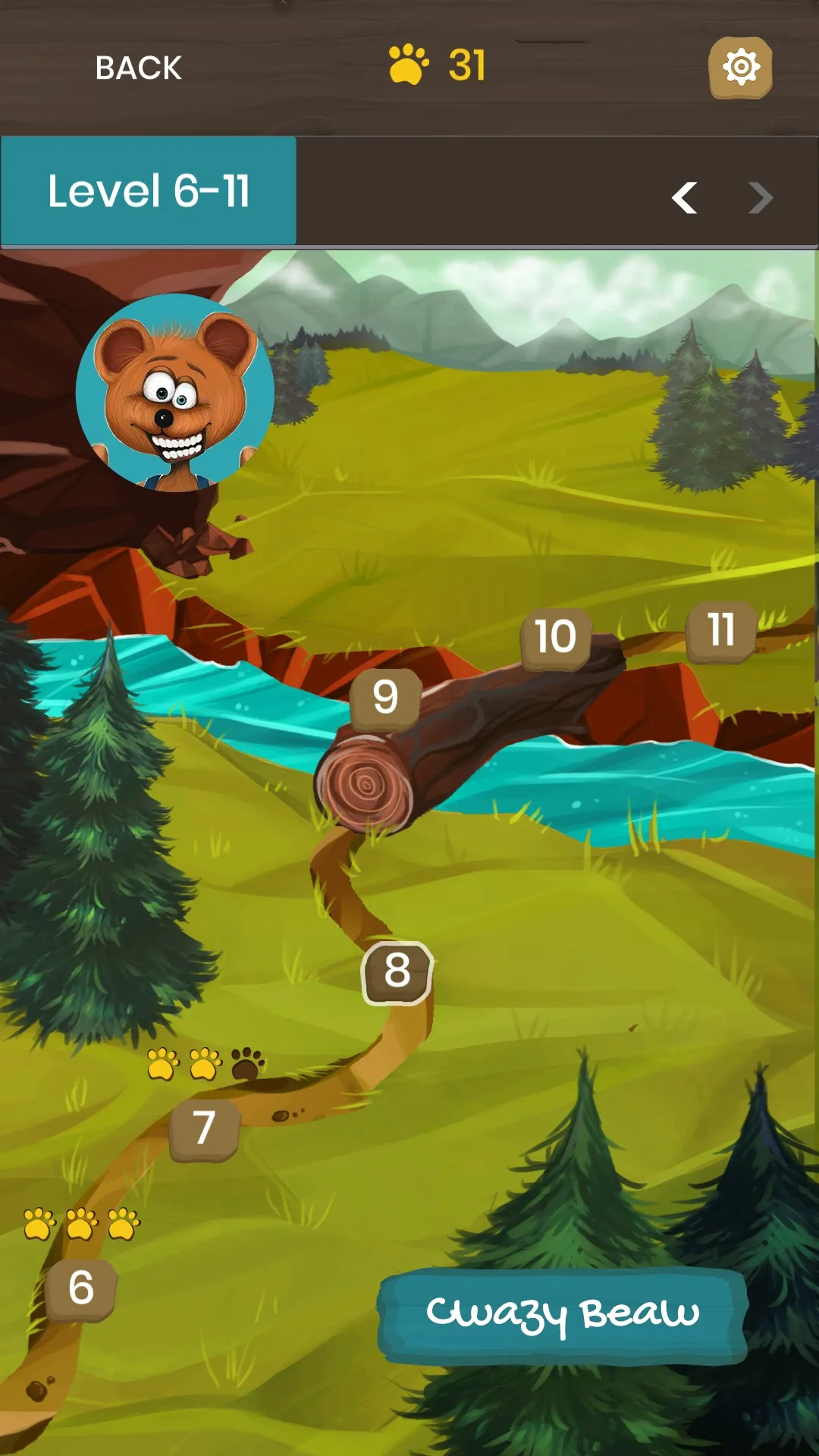Start level 8 on the path

point(397,972)
